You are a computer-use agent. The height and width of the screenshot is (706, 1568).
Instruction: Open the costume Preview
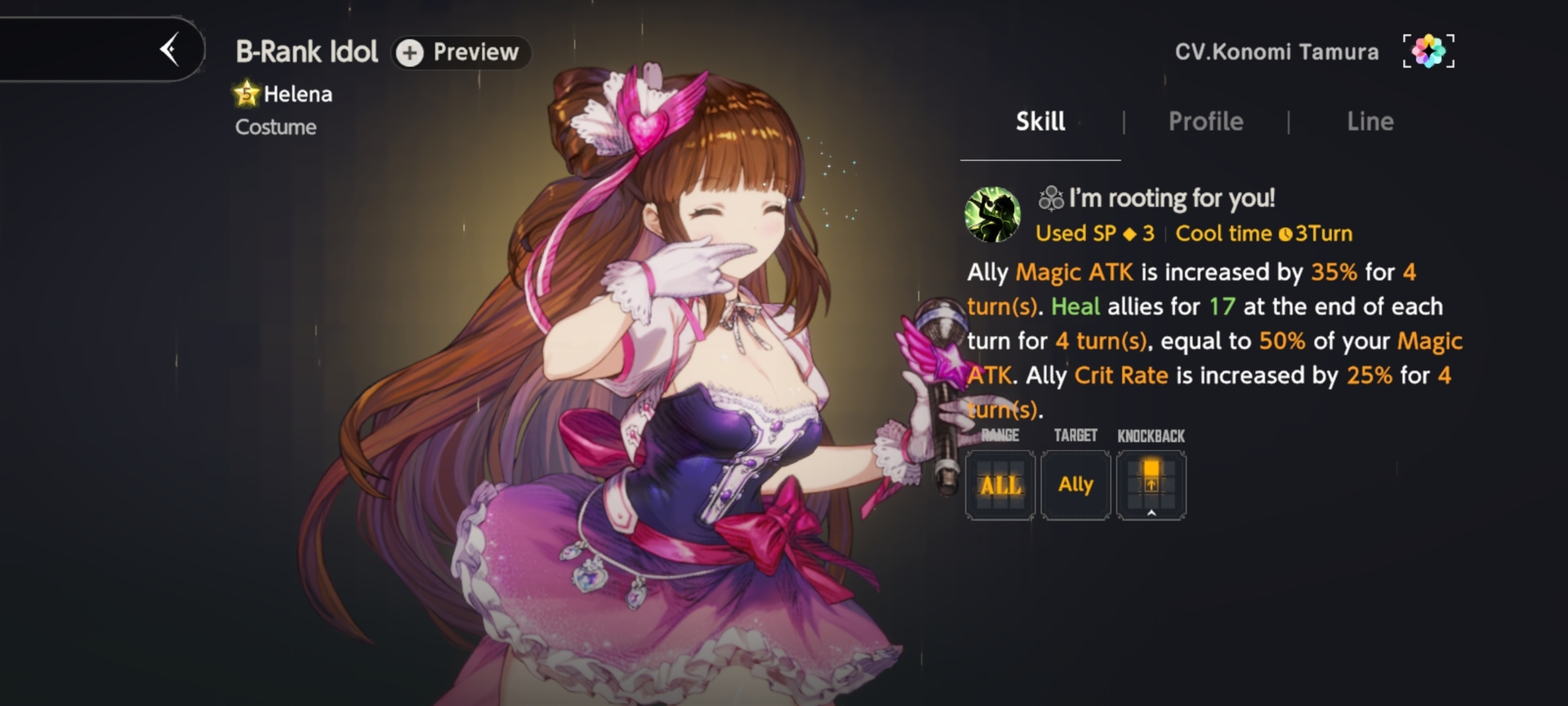(461, 52)
